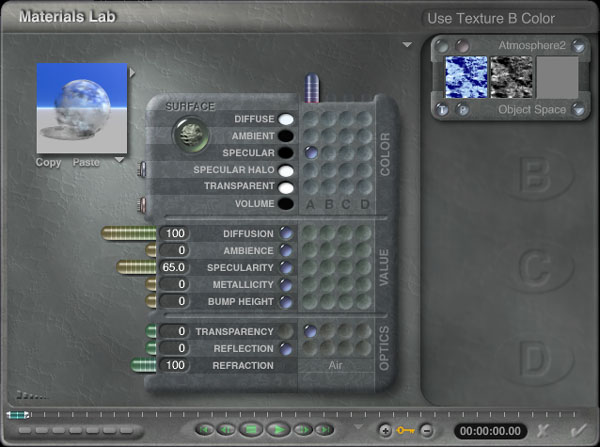This screenshot has width=600, height=447.
Task: Click the Diffusion value field
Action: 175,233
